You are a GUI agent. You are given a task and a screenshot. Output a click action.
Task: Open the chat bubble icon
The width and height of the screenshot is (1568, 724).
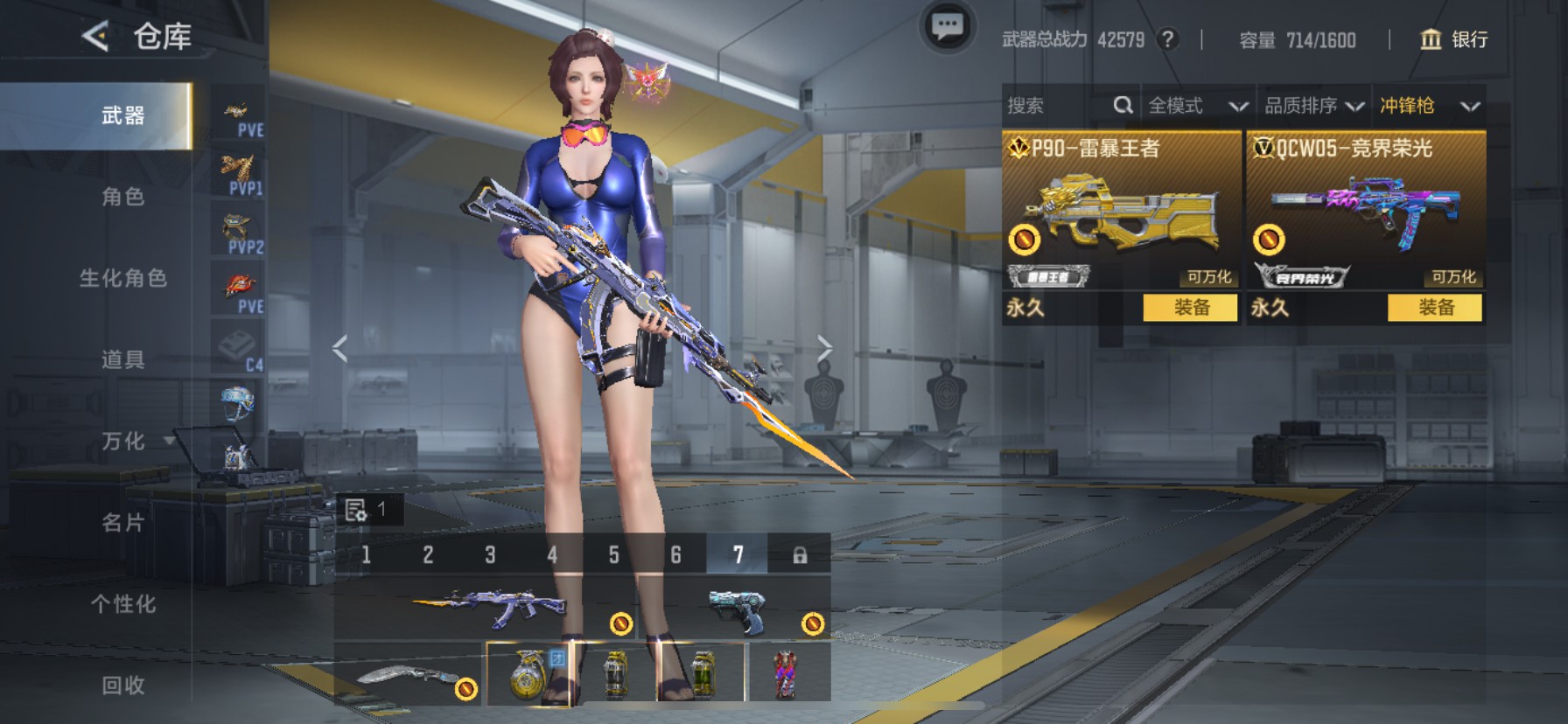947,27
